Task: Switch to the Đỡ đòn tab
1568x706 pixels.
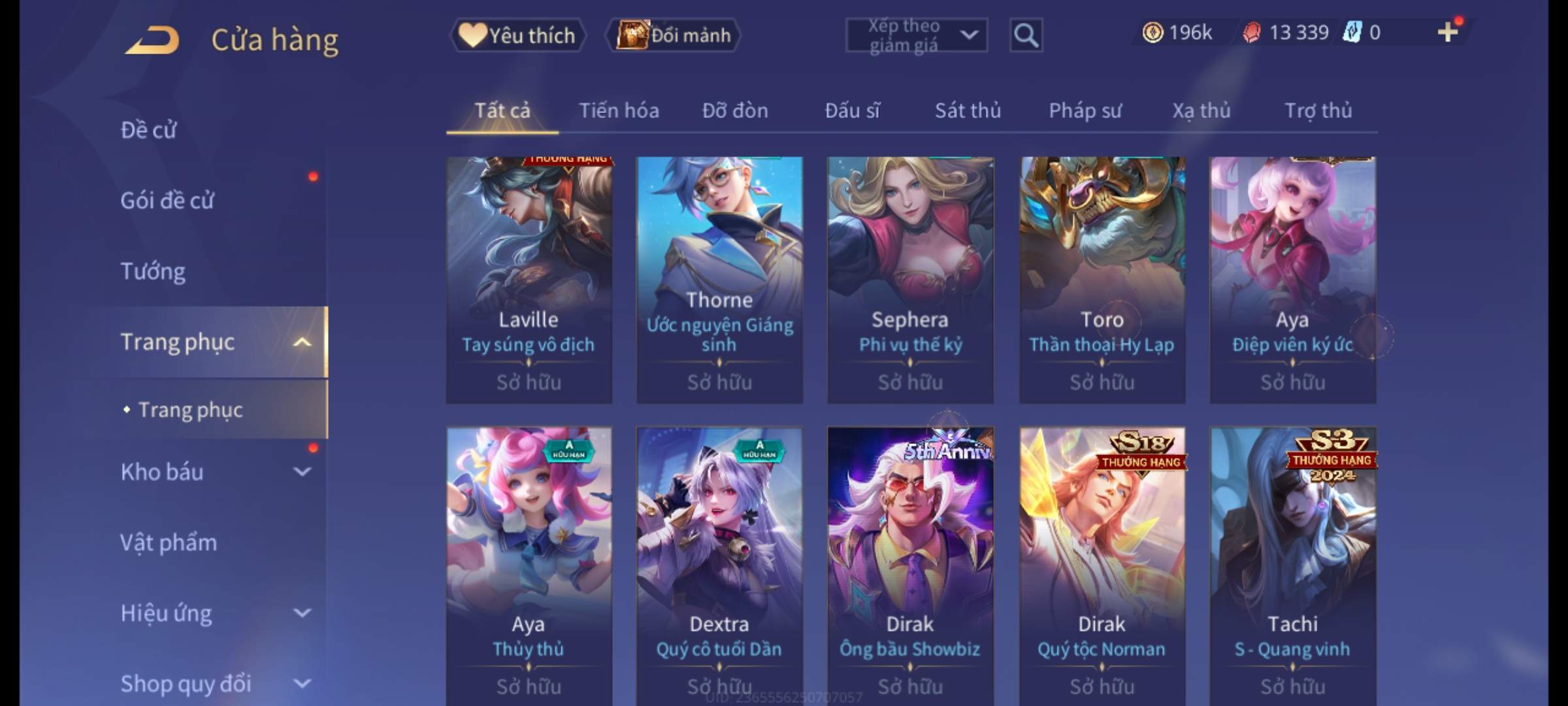Action: coord(735,110)
